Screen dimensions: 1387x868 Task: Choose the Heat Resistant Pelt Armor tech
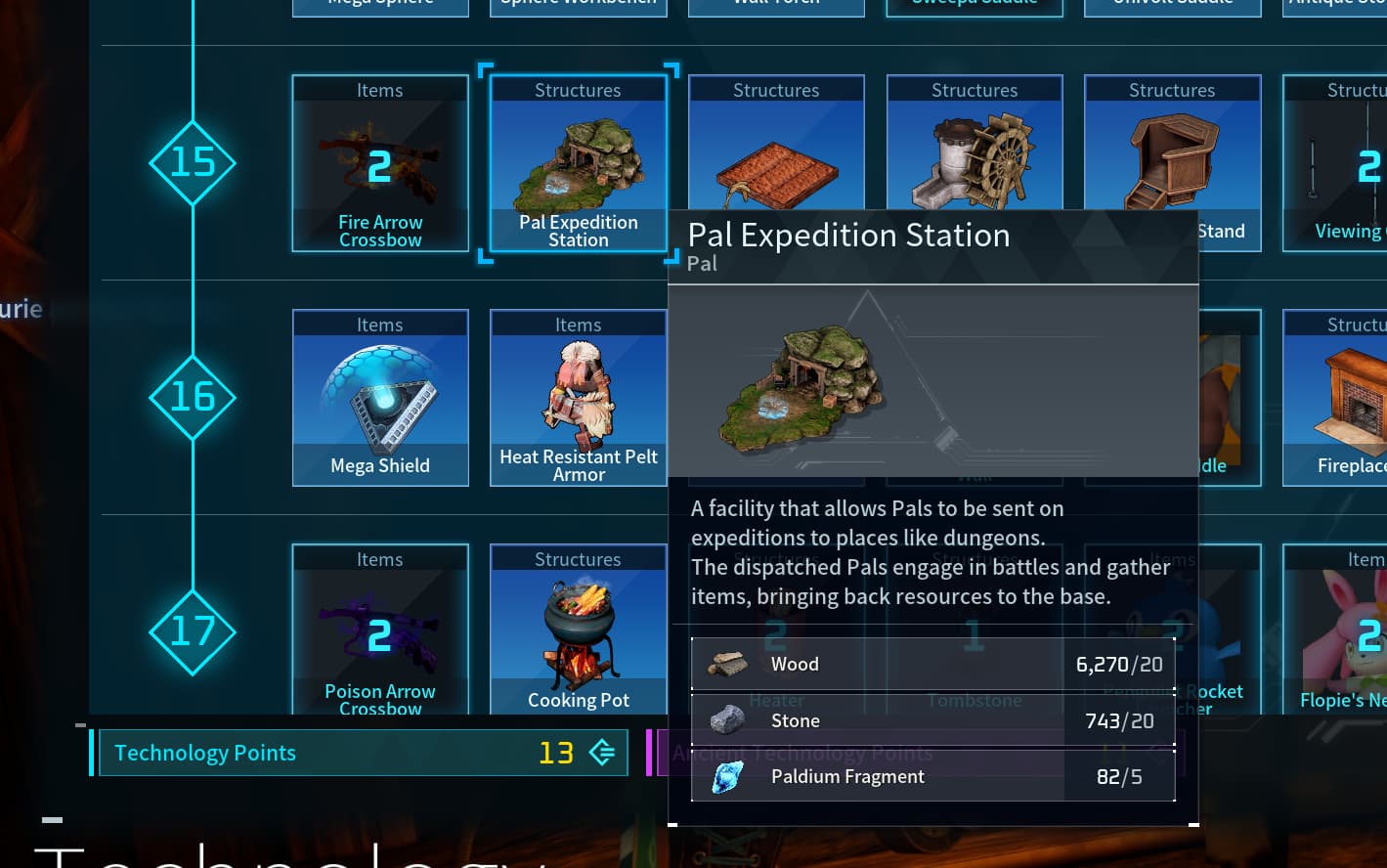(578, 397)
